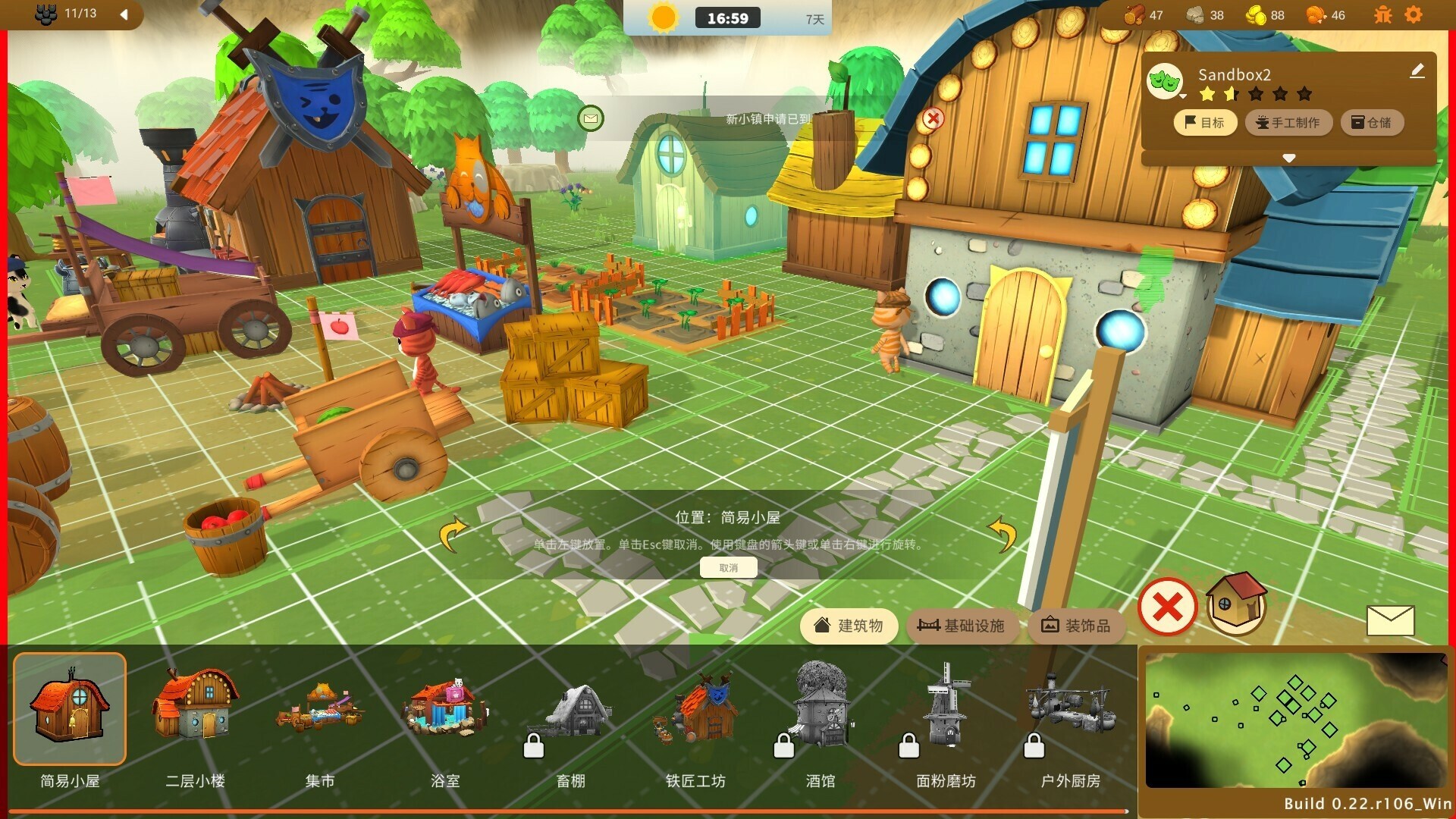
Task: Open the 仓储 storage panel
Action: (x=1372, y=123)
